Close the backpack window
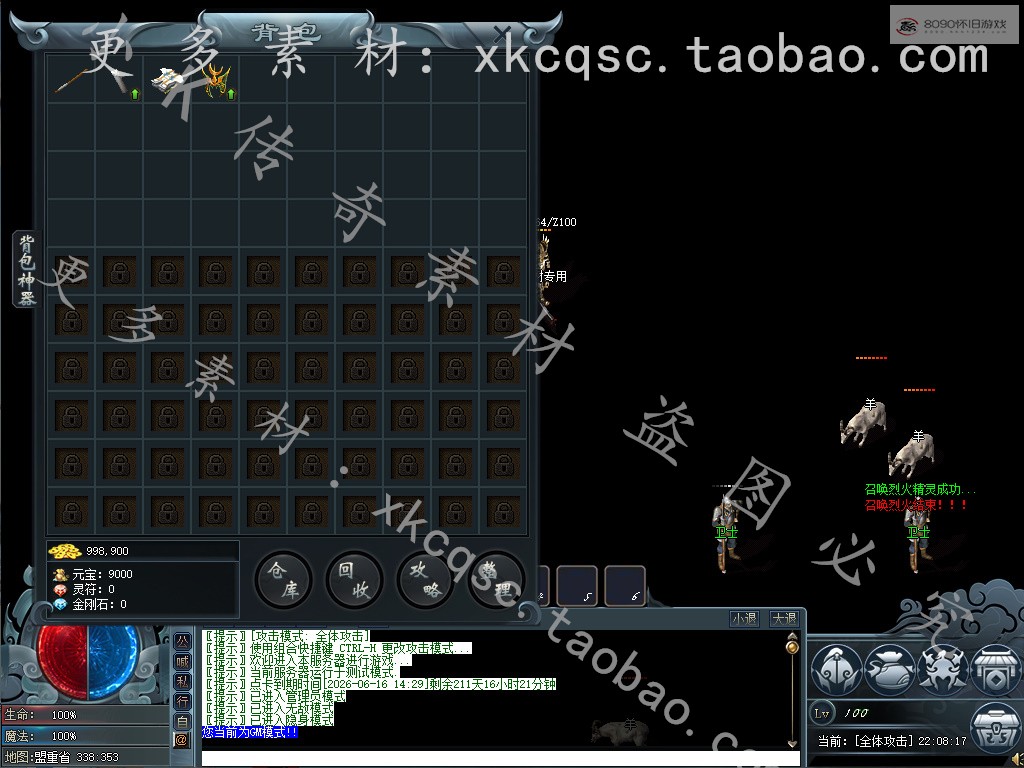This screenshot has height=768, width=1024. pos(503,35)
